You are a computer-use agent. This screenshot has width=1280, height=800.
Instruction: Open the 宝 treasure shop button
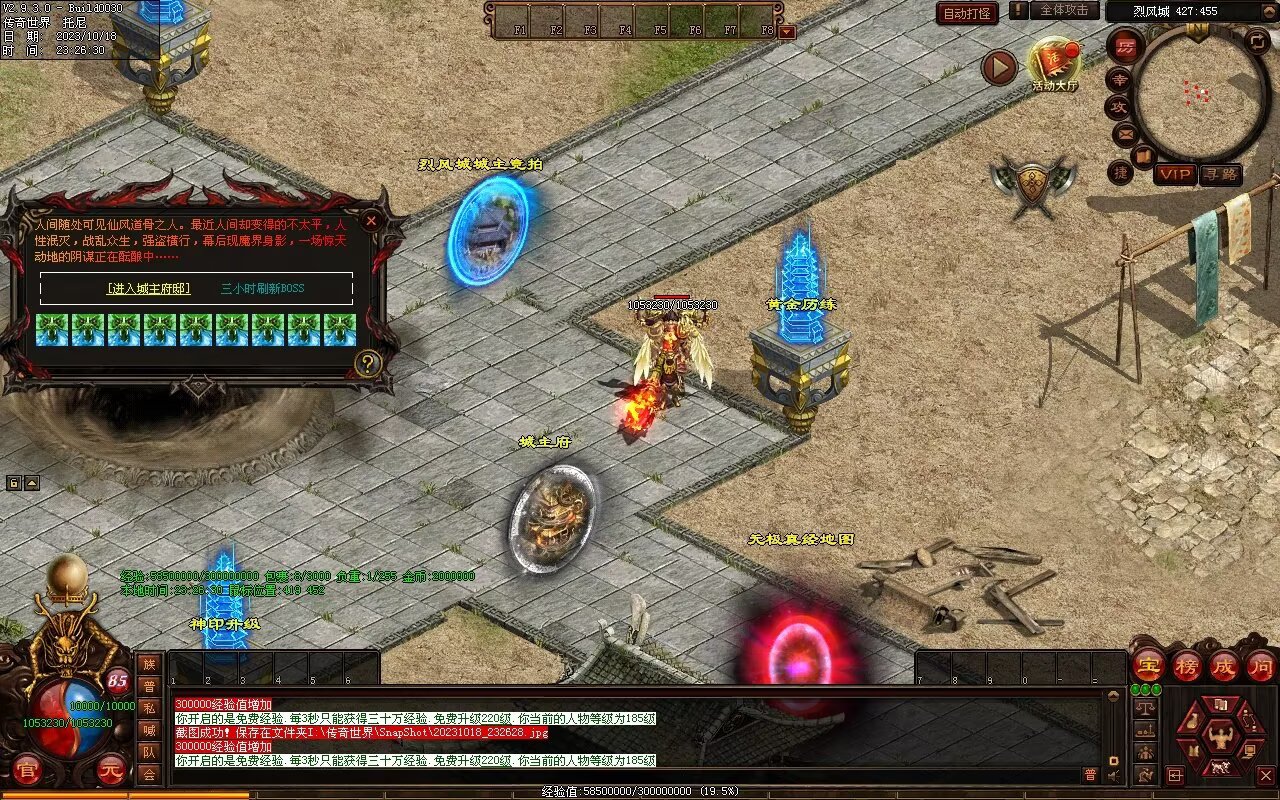tap(1148, 665)
